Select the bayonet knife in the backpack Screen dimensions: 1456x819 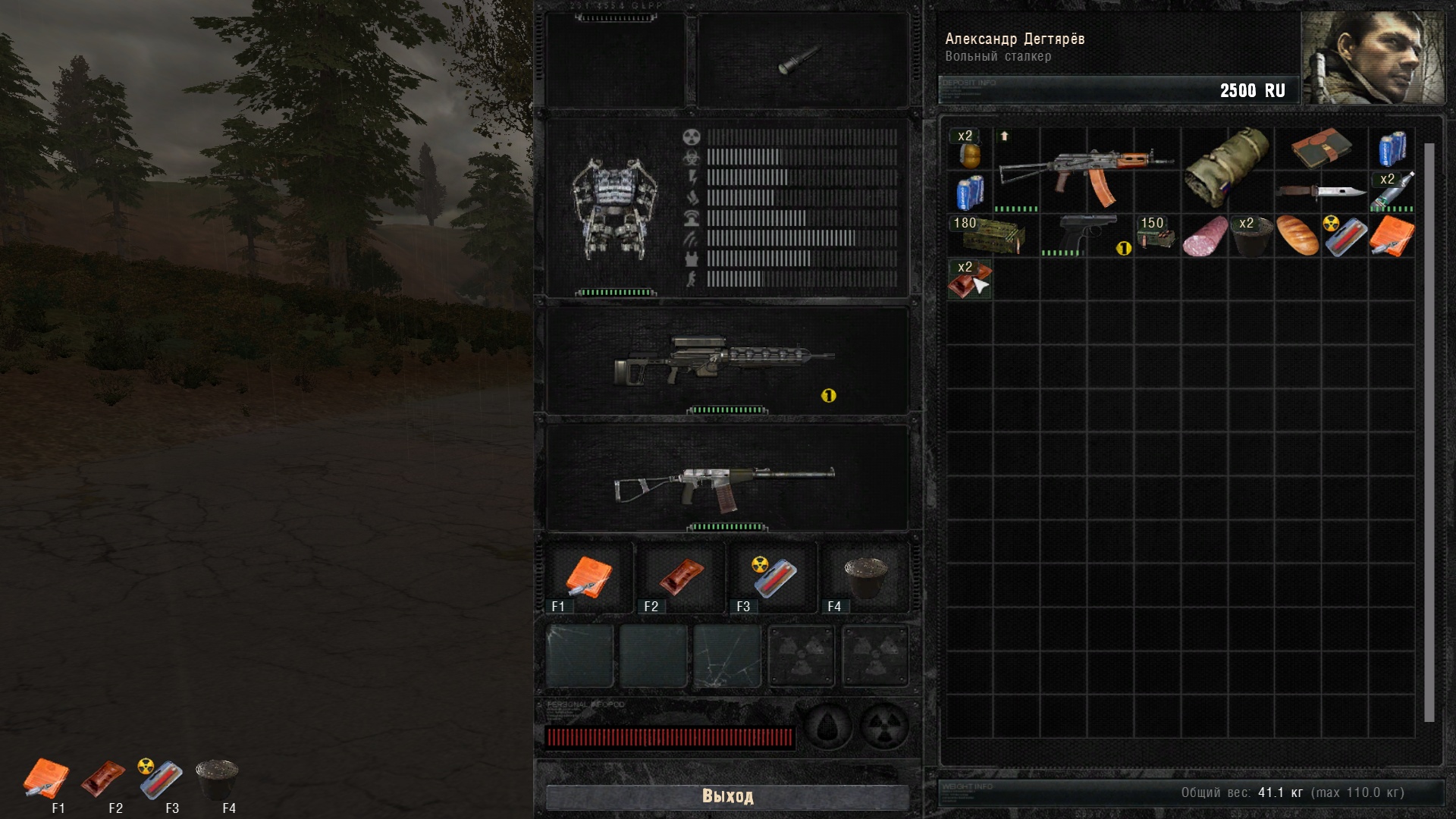click(x=1321, y=192)
